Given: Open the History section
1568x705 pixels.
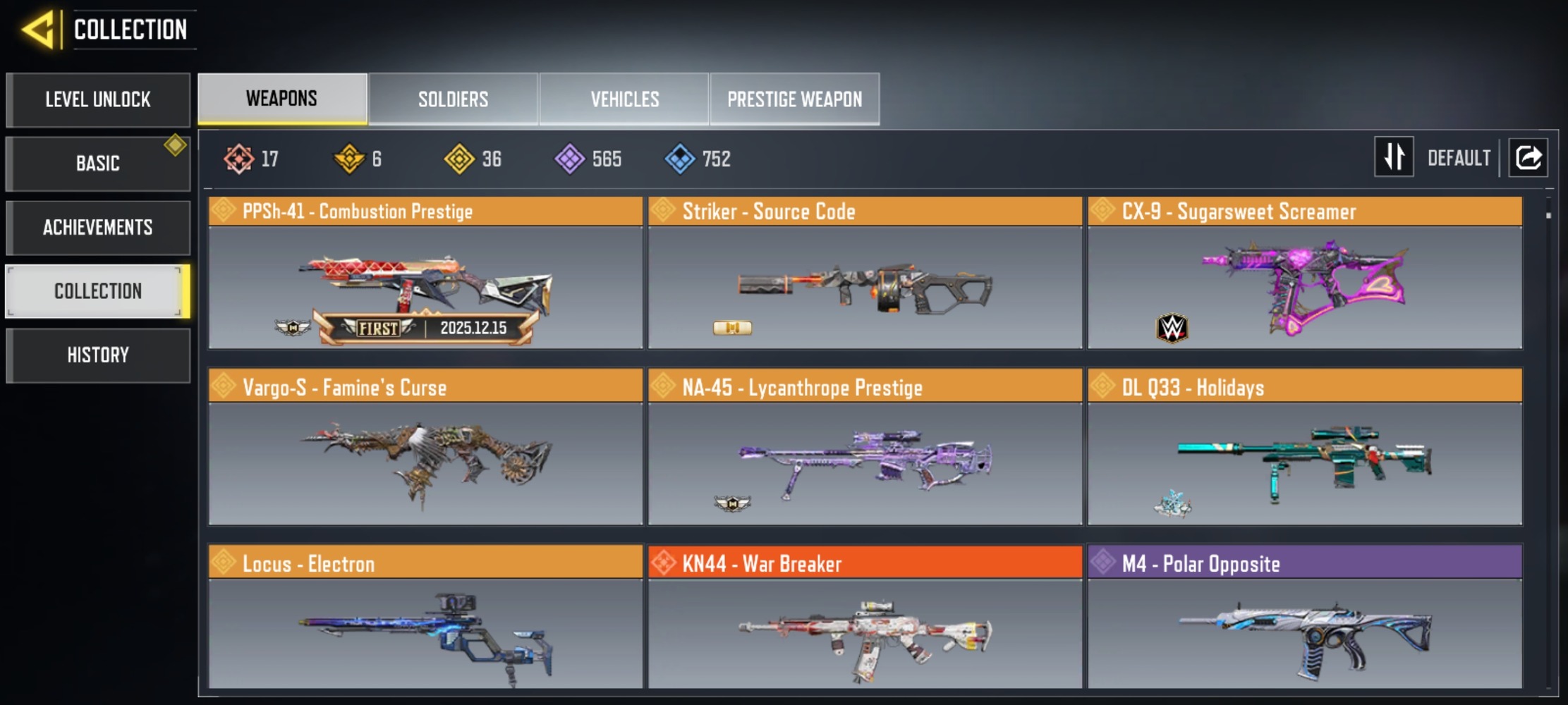Looking at the screenshot, I should (x=98, y=355).
